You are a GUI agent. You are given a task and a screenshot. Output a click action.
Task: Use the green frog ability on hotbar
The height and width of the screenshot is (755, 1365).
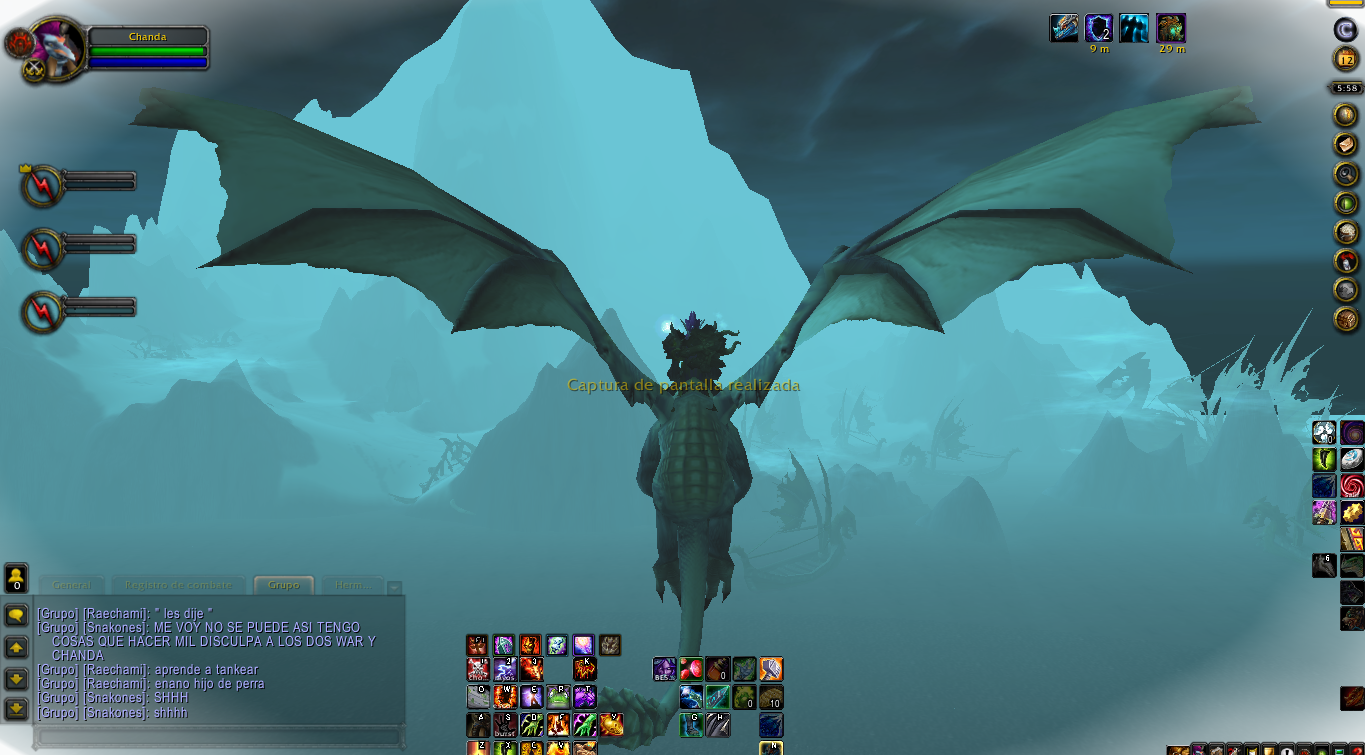click(x=558, y=697)
